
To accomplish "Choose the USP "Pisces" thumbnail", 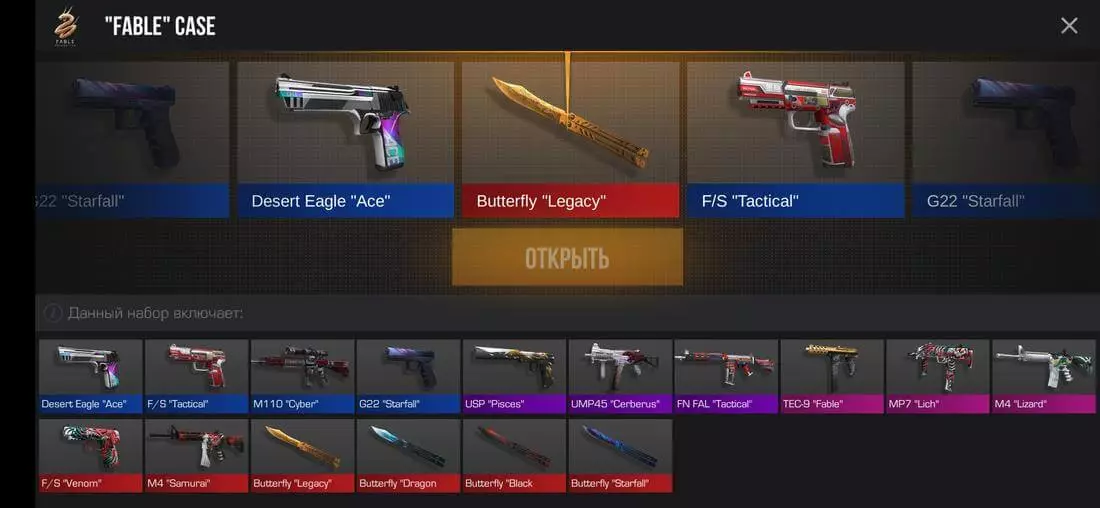I will [515, 376].
